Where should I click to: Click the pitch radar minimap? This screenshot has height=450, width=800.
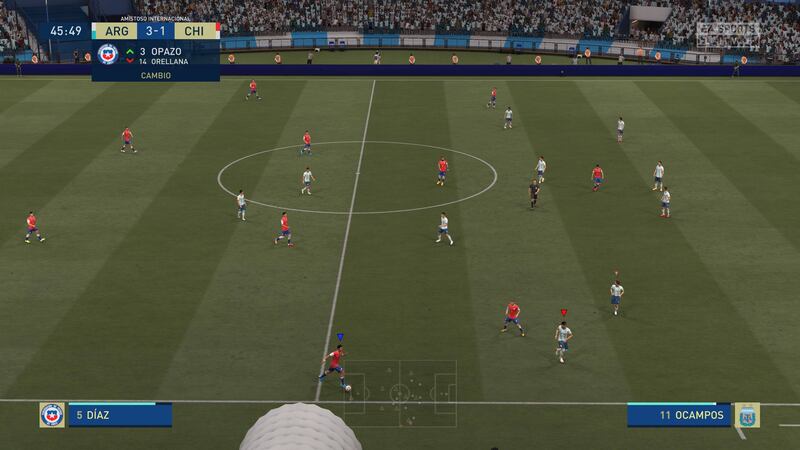pyautogui.click(x=400, y=393)
